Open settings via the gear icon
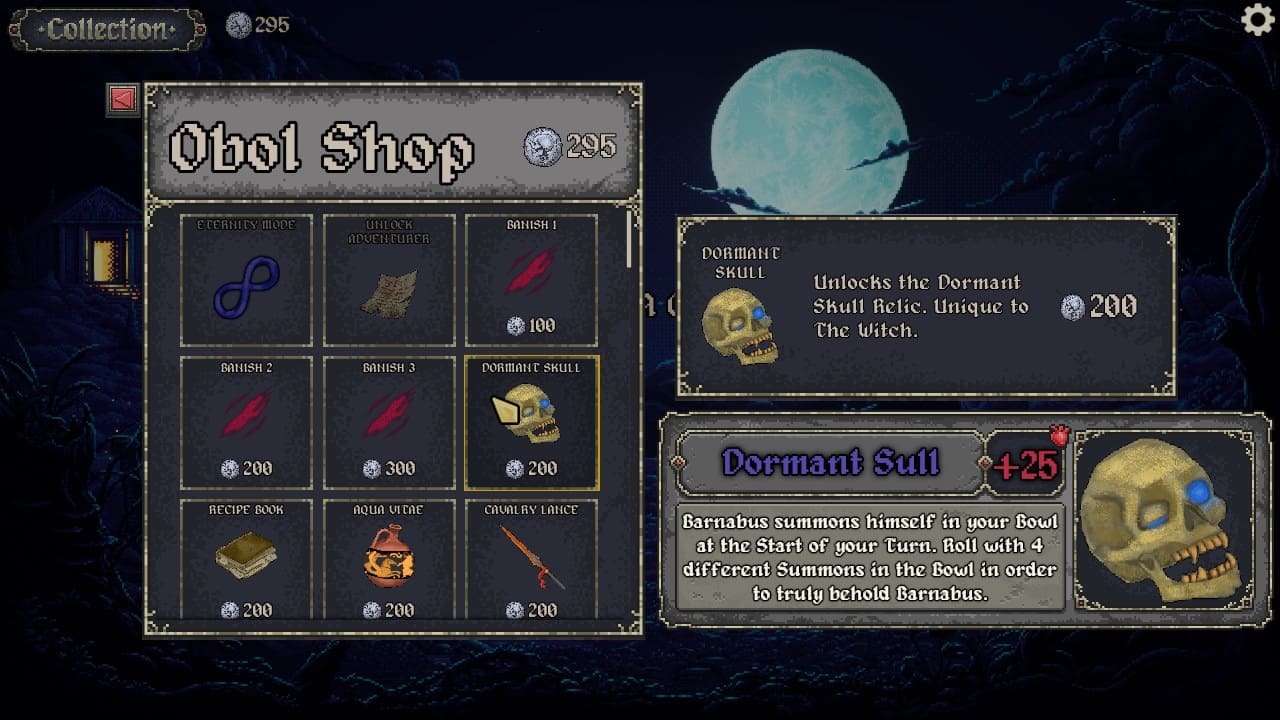This screenshot has height=720, width=1280. (1257, 20)
